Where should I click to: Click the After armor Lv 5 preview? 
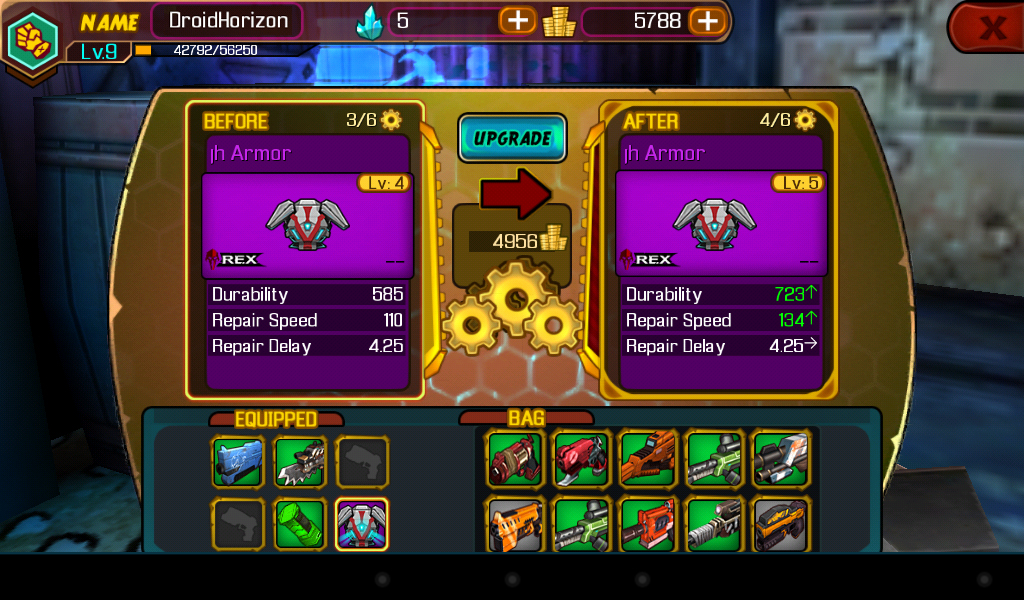click(x=720, y=225)
